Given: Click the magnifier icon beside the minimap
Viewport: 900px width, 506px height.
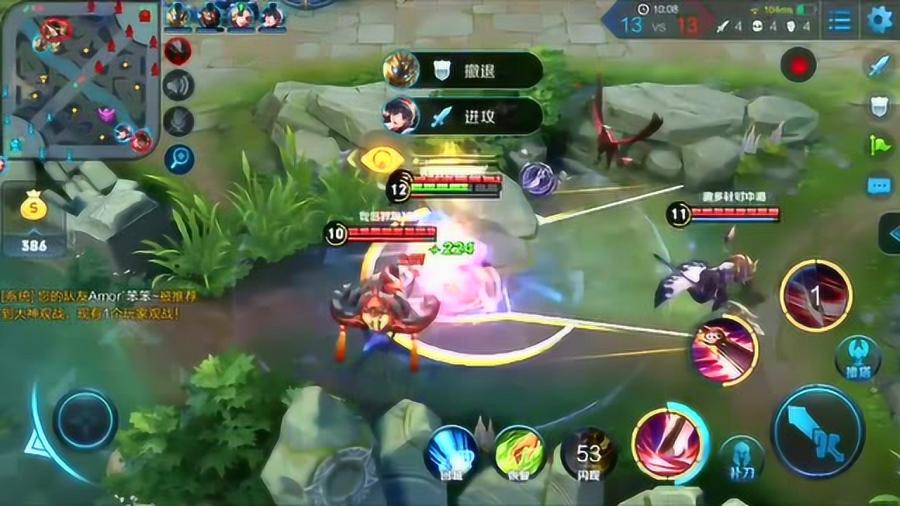Looking at the screenshot, I should pos(178,158).
